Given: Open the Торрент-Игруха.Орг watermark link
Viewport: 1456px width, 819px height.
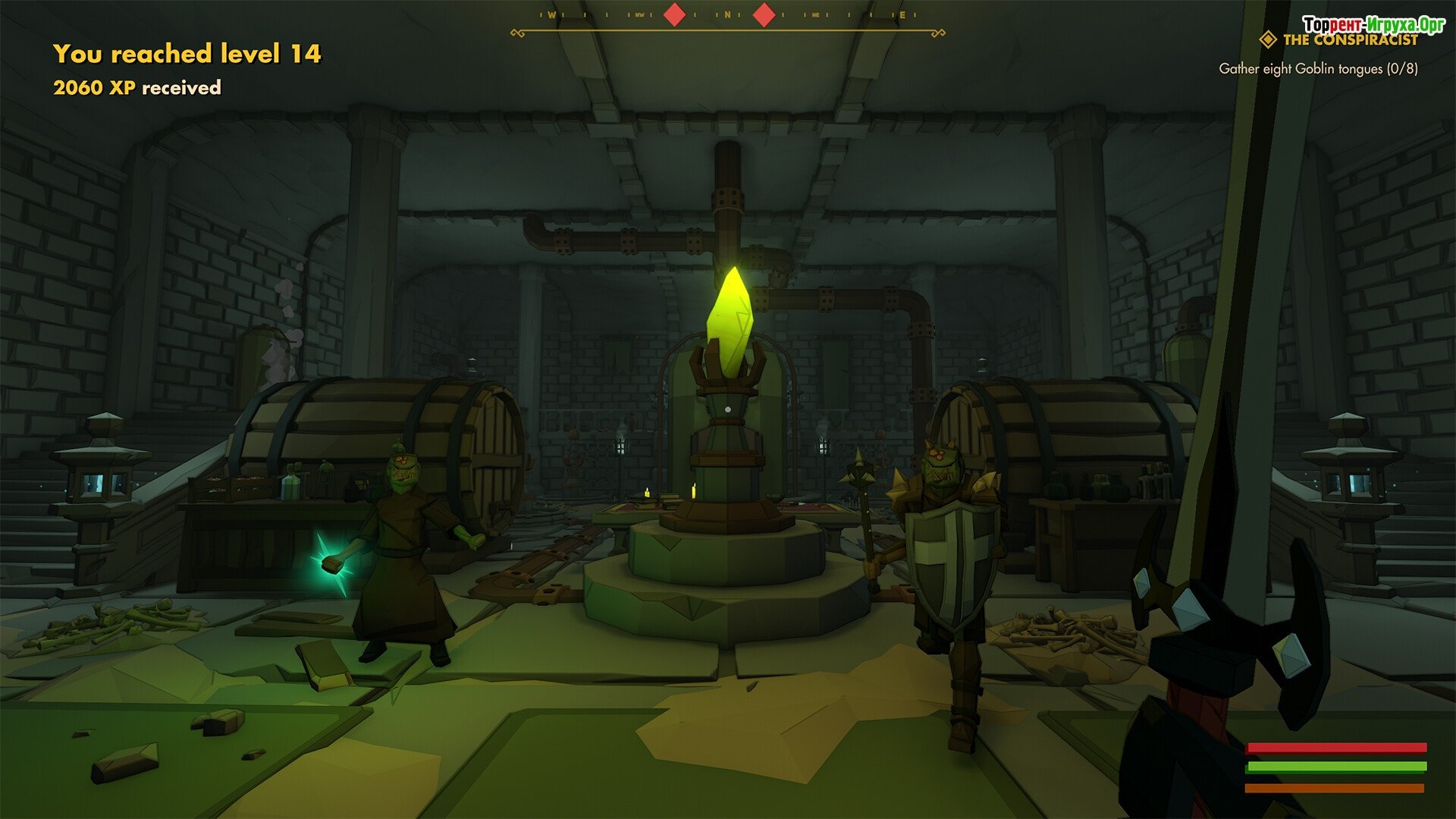Looking at the screenshot, I should point(1373,24).
